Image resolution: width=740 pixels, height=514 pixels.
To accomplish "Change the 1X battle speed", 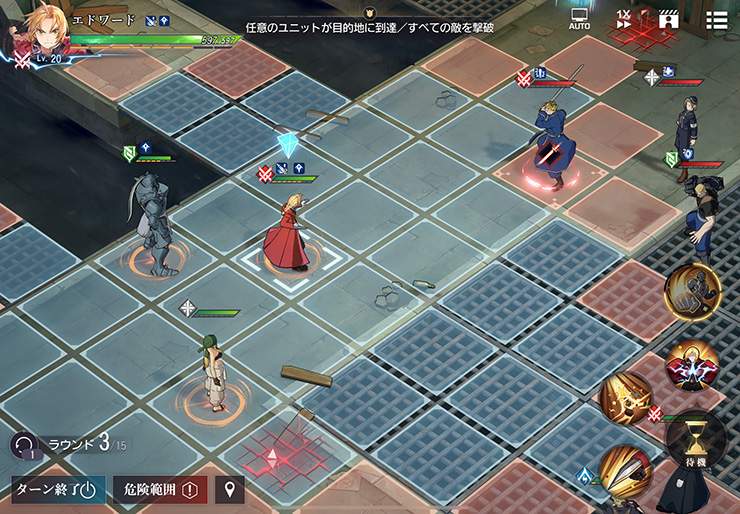I will click(624, 19).
